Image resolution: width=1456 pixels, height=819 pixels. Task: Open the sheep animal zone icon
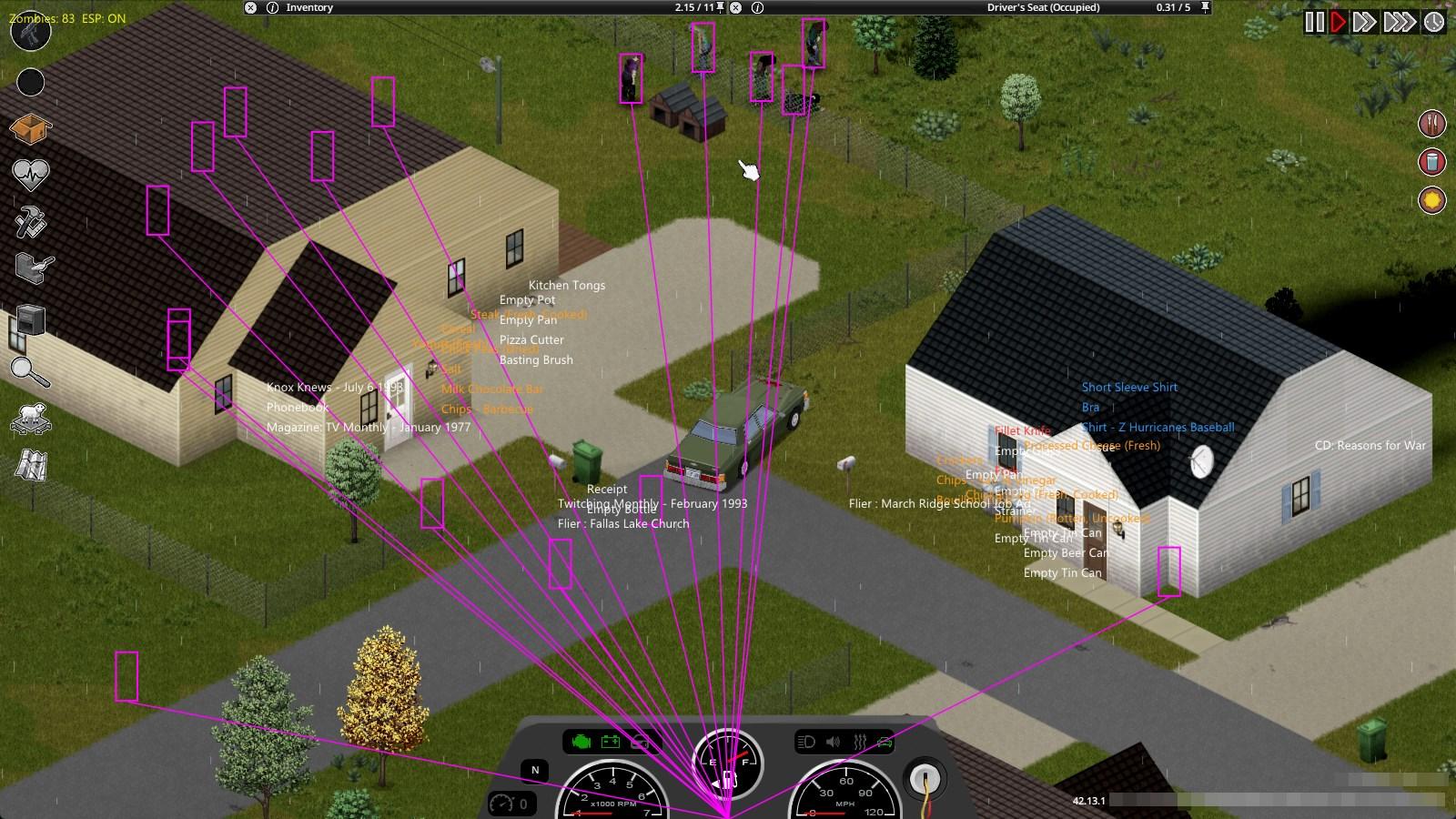(x=30, y=420)
